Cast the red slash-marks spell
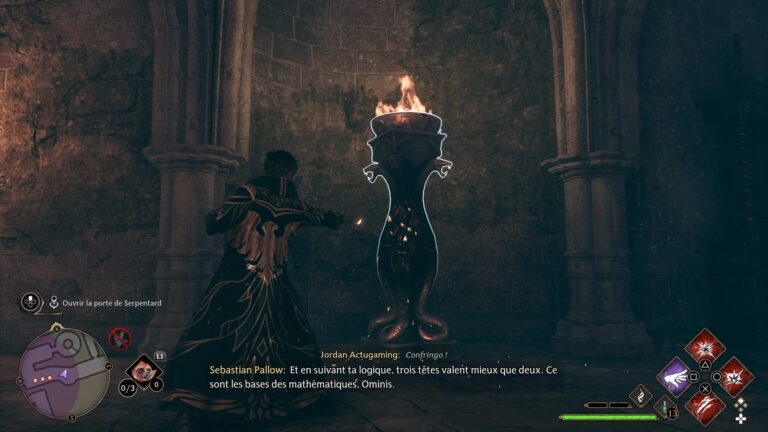 [x=705, y=405]
